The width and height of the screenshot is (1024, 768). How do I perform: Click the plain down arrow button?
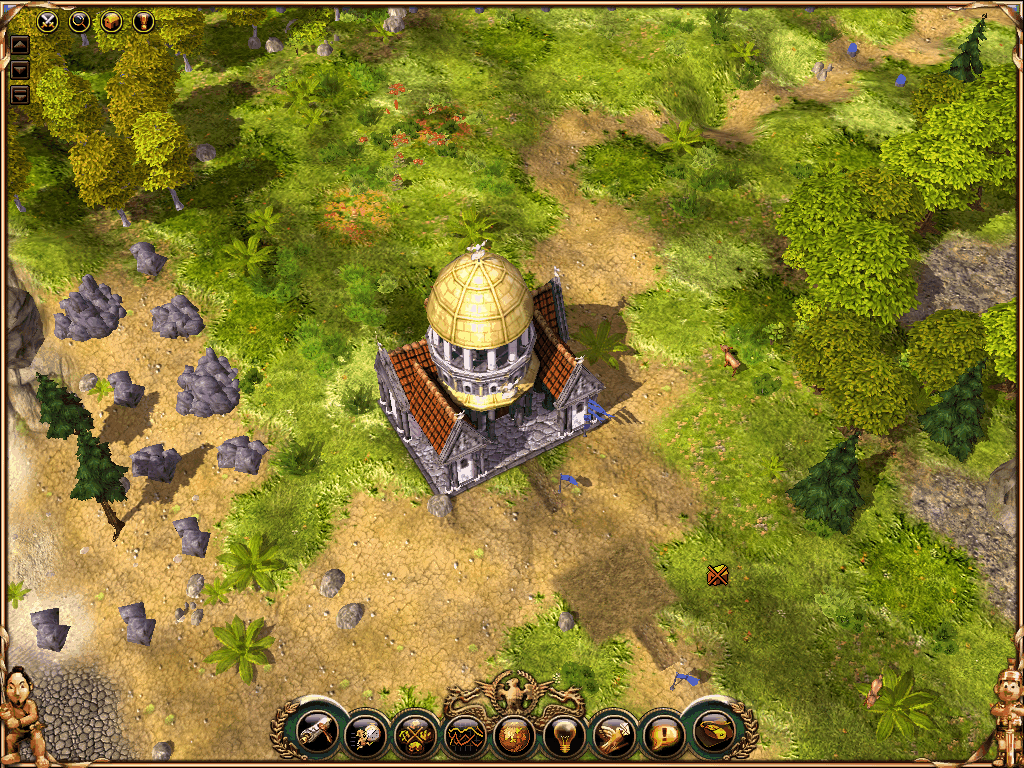click(19, 70)
